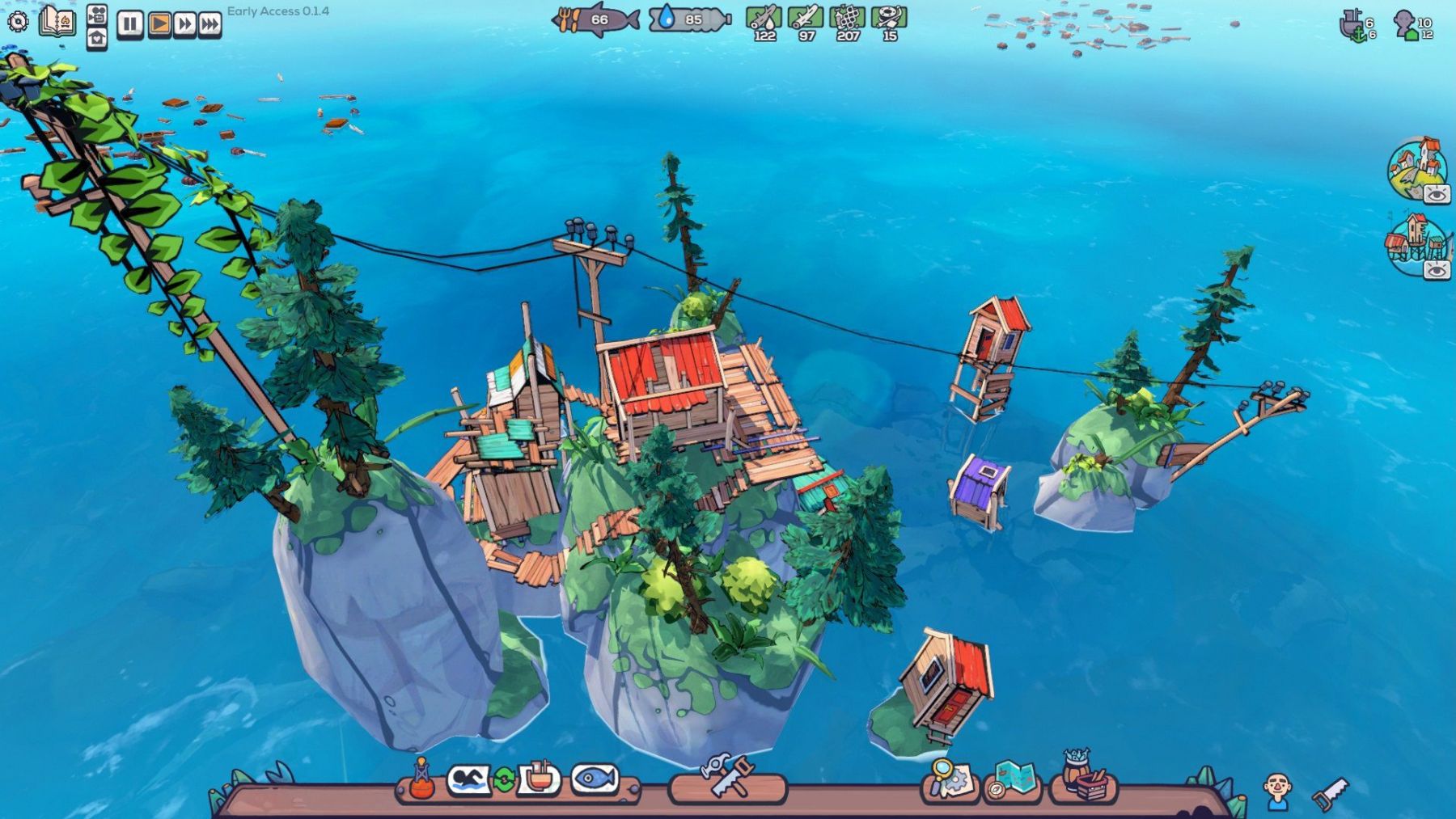This screenshot has height=819, width=1456.
Task: Click the film camera button
Action: coord(97,13)
